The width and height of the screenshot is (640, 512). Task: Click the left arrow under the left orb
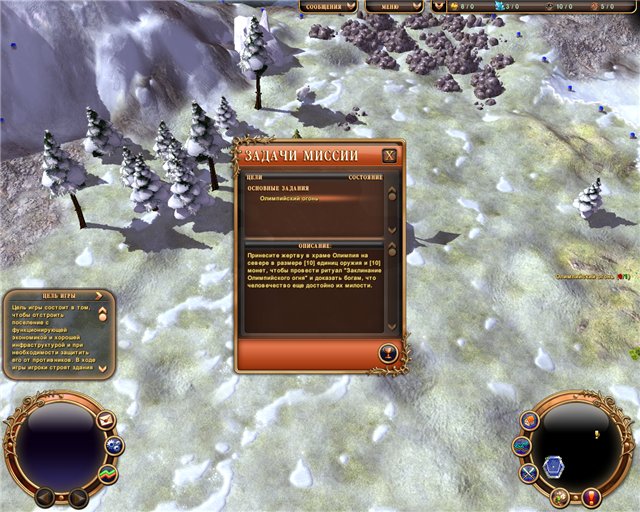coord(45,495)
